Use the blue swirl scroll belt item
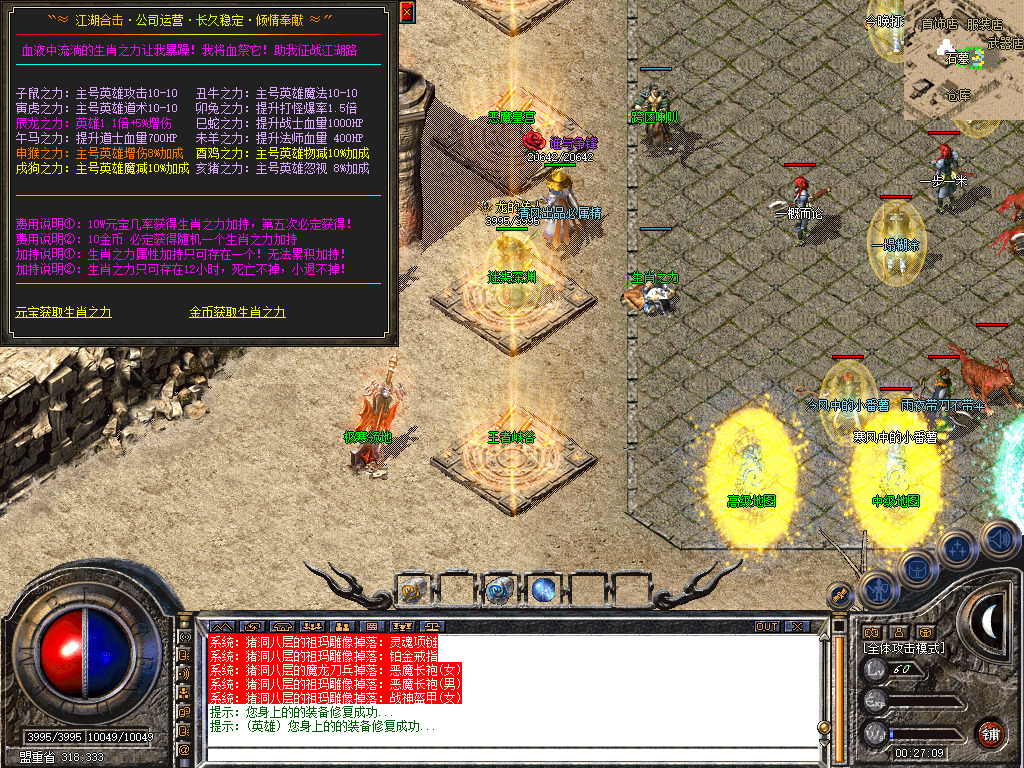Image resolution: width=1024 pixels, height=768 pixels. coord(498,590)
